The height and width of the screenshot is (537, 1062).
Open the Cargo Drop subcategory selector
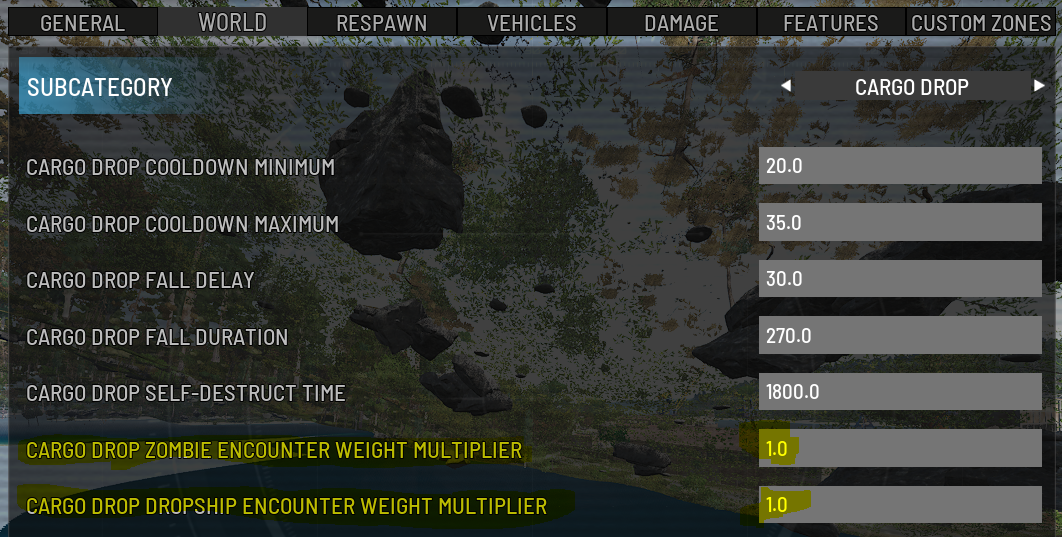[x=911, y=87]
